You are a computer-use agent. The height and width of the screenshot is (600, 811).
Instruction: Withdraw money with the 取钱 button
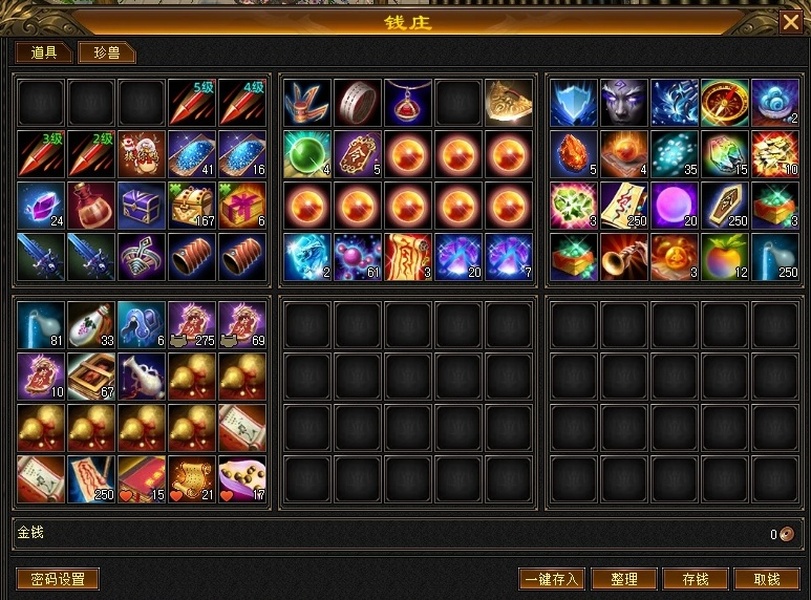767,579
